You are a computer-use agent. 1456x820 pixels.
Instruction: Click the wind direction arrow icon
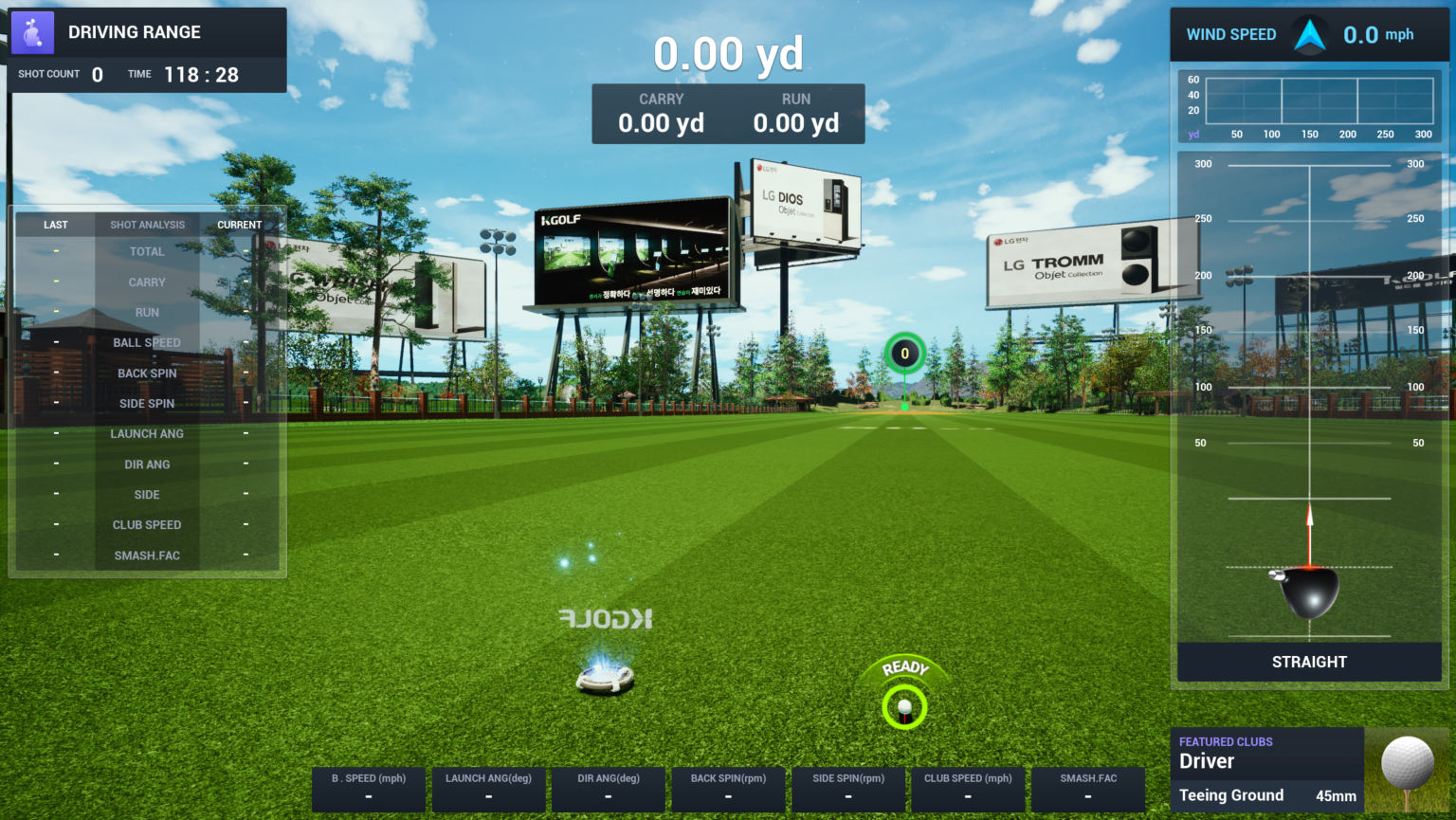[1309, 33]
